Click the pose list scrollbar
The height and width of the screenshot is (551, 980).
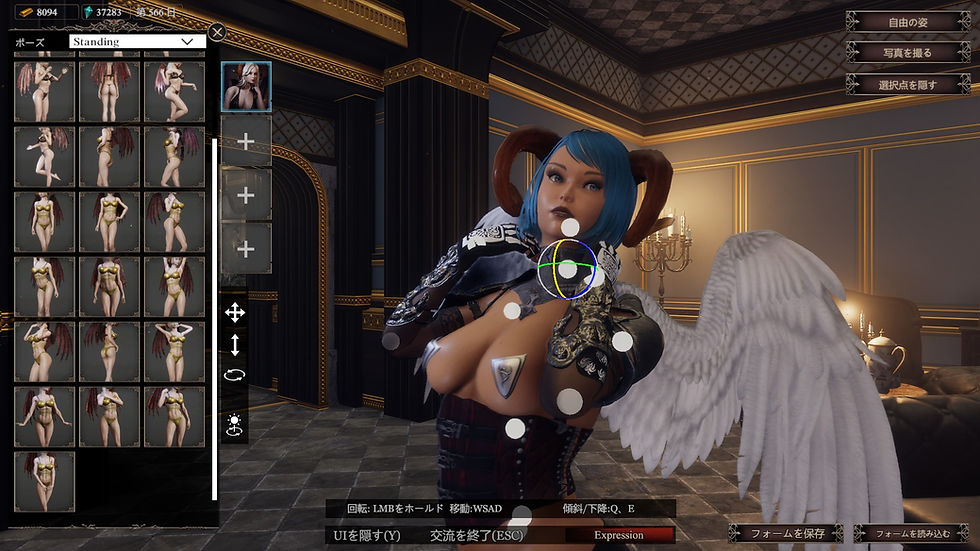[214, 320]
